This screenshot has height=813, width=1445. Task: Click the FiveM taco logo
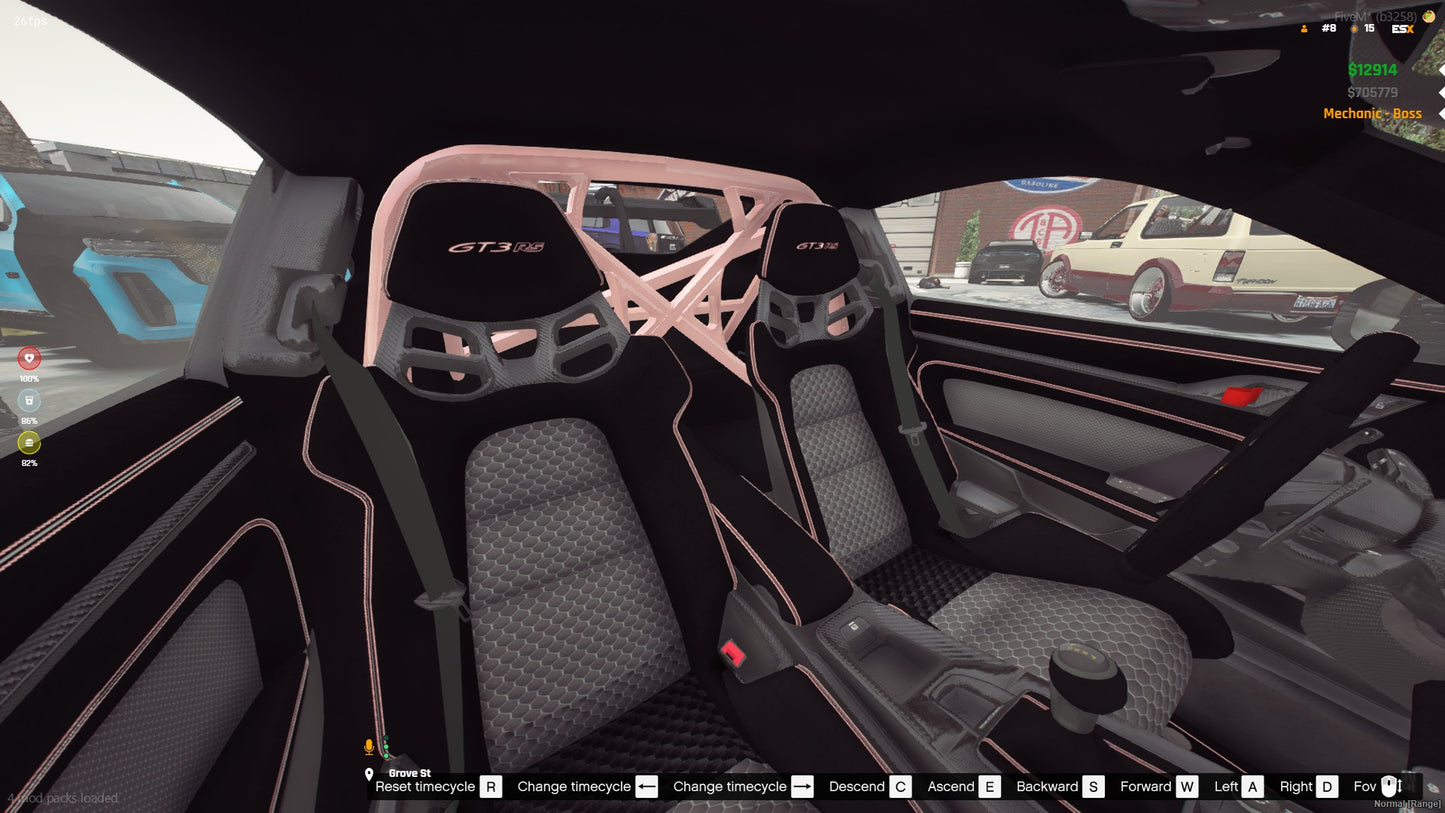click(x=1428, y=15)
